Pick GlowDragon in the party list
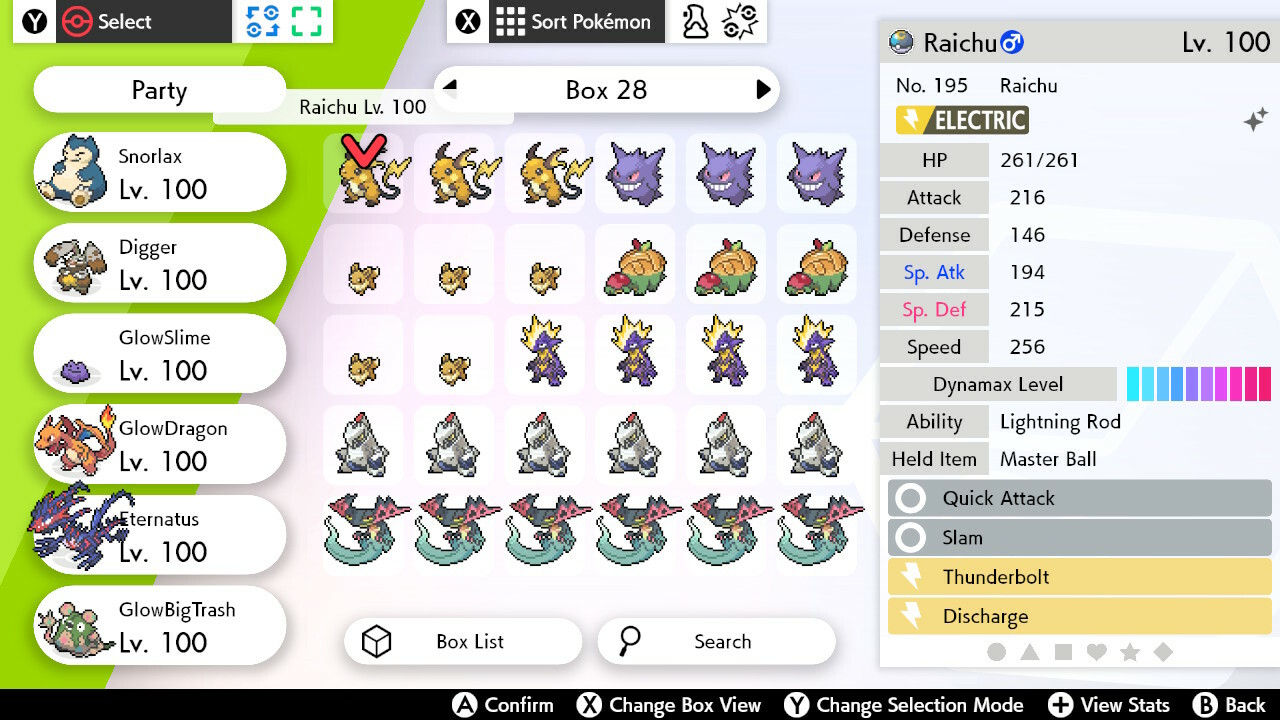 (160, 446)
